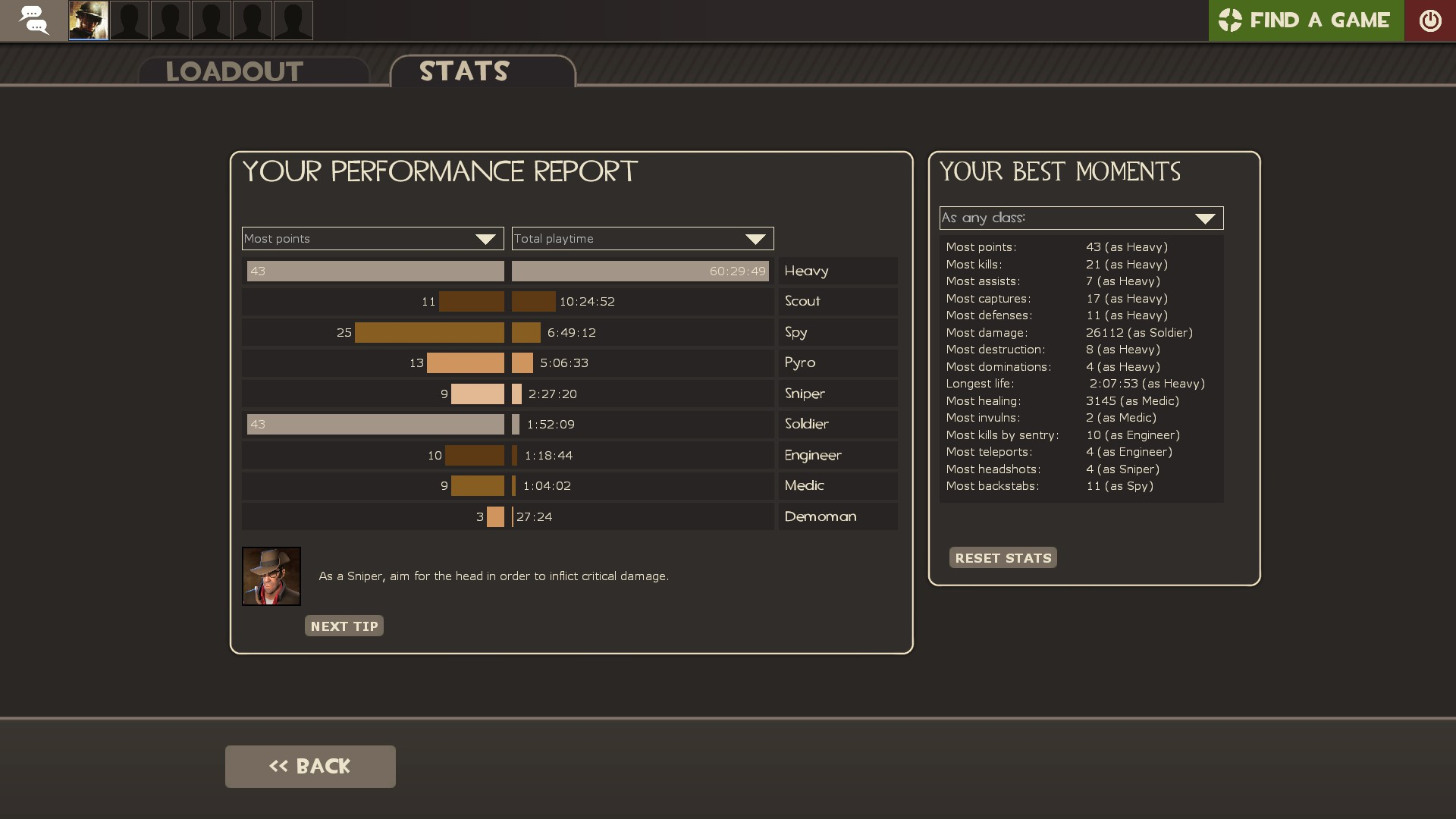This screenshot has height=819, width=1456.
Task: Click the NEXT TIP button
Action: click(x=344, y=626)
